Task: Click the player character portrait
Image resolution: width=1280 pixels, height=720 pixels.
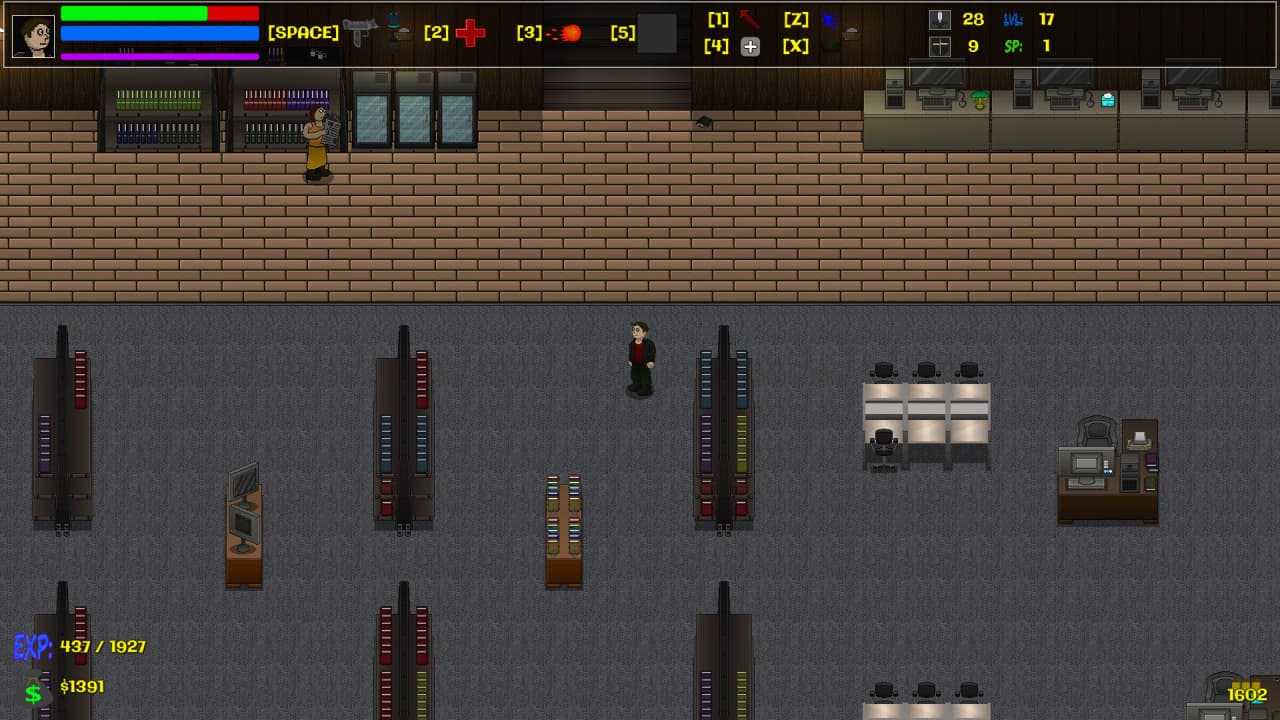Action: point(33,36)
